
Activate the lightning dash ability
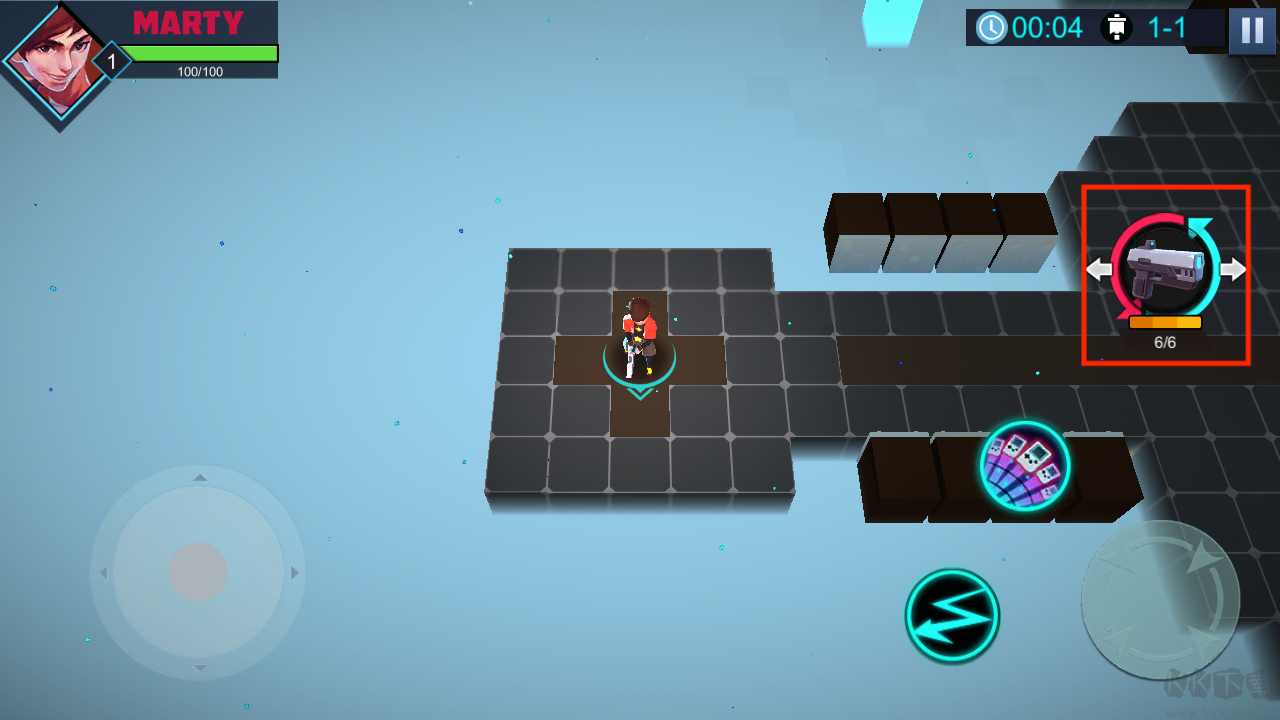[x=952, y=615]
